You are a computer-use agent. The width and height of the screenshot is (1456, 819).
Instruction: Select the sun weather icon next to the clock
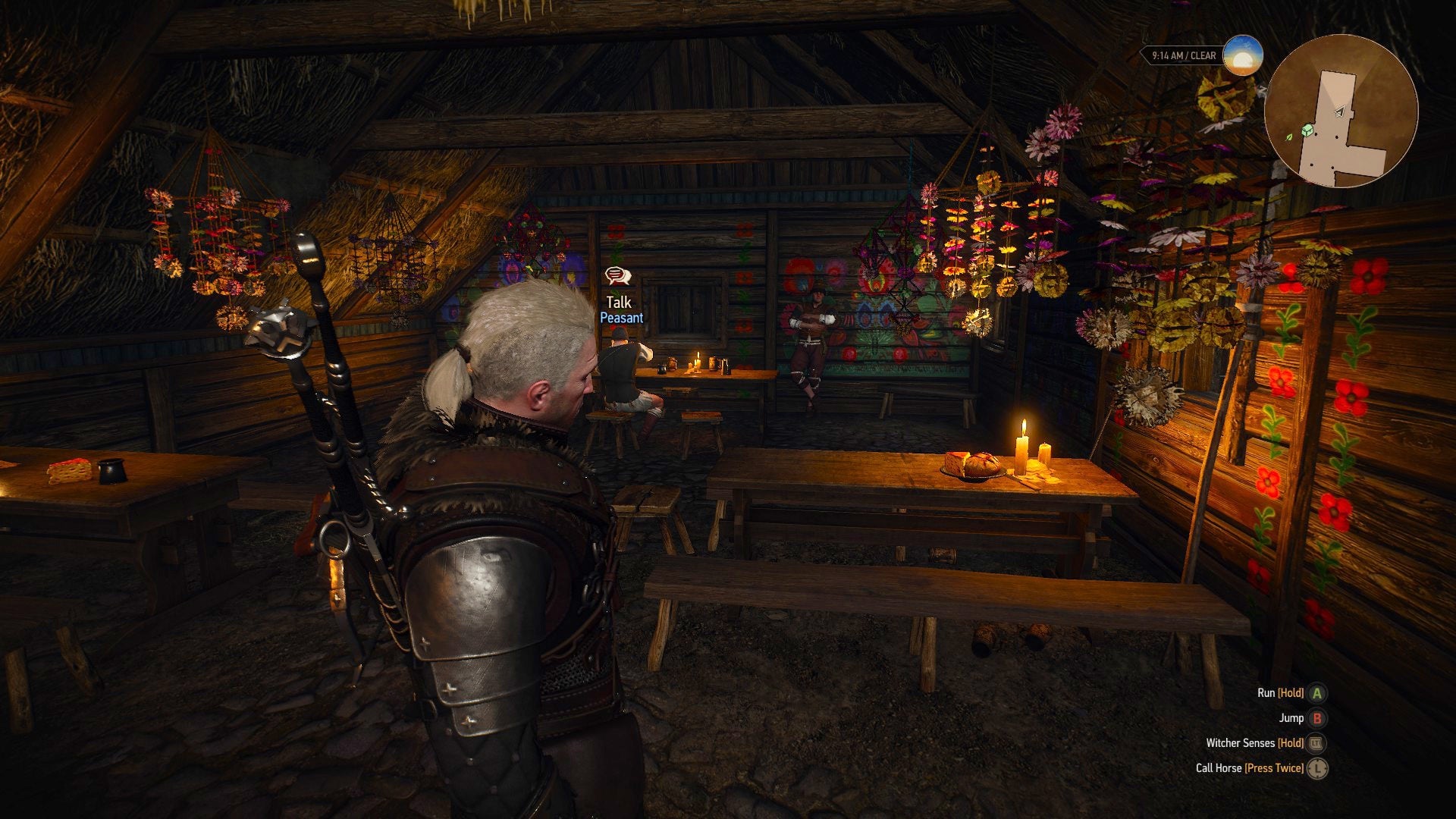click(x=1243, y=54)
